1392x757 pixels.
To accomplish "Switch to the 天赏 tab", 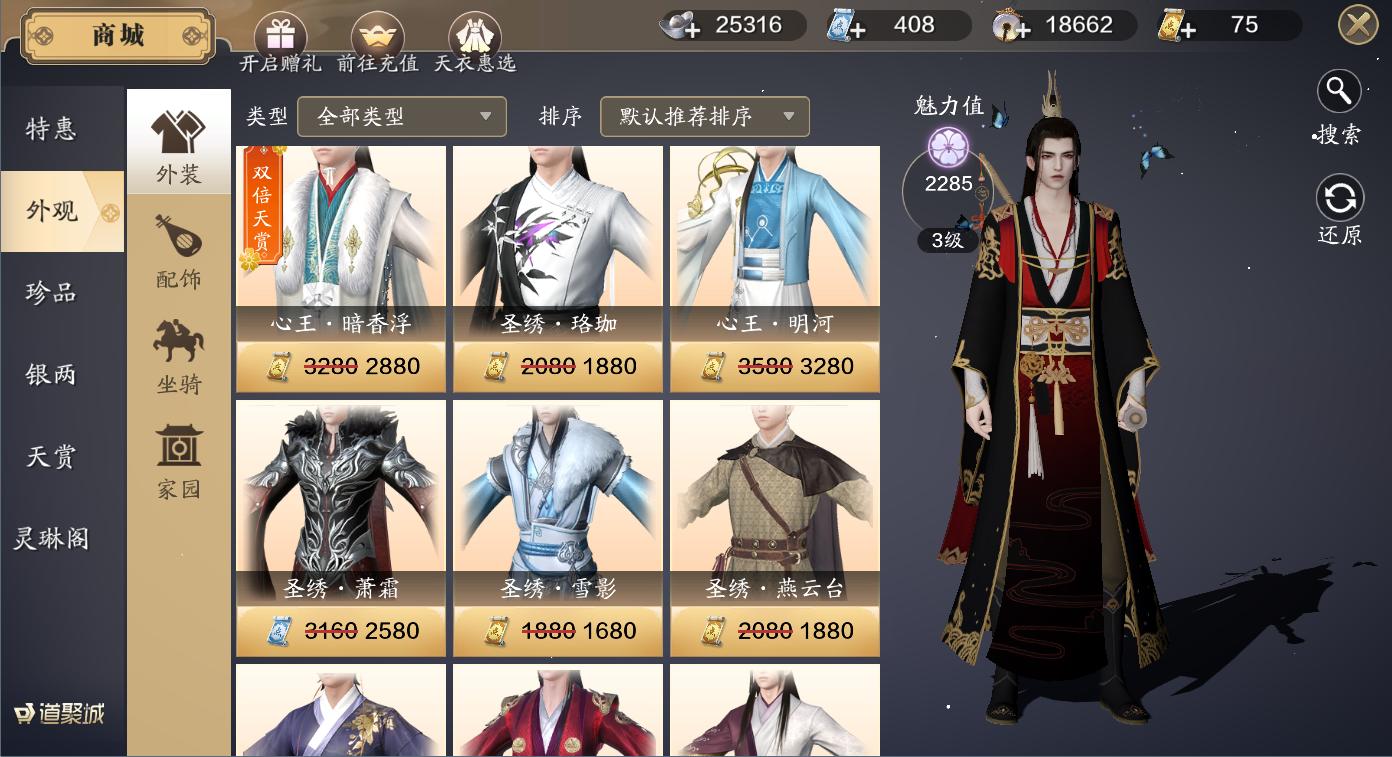I will 52,457.
